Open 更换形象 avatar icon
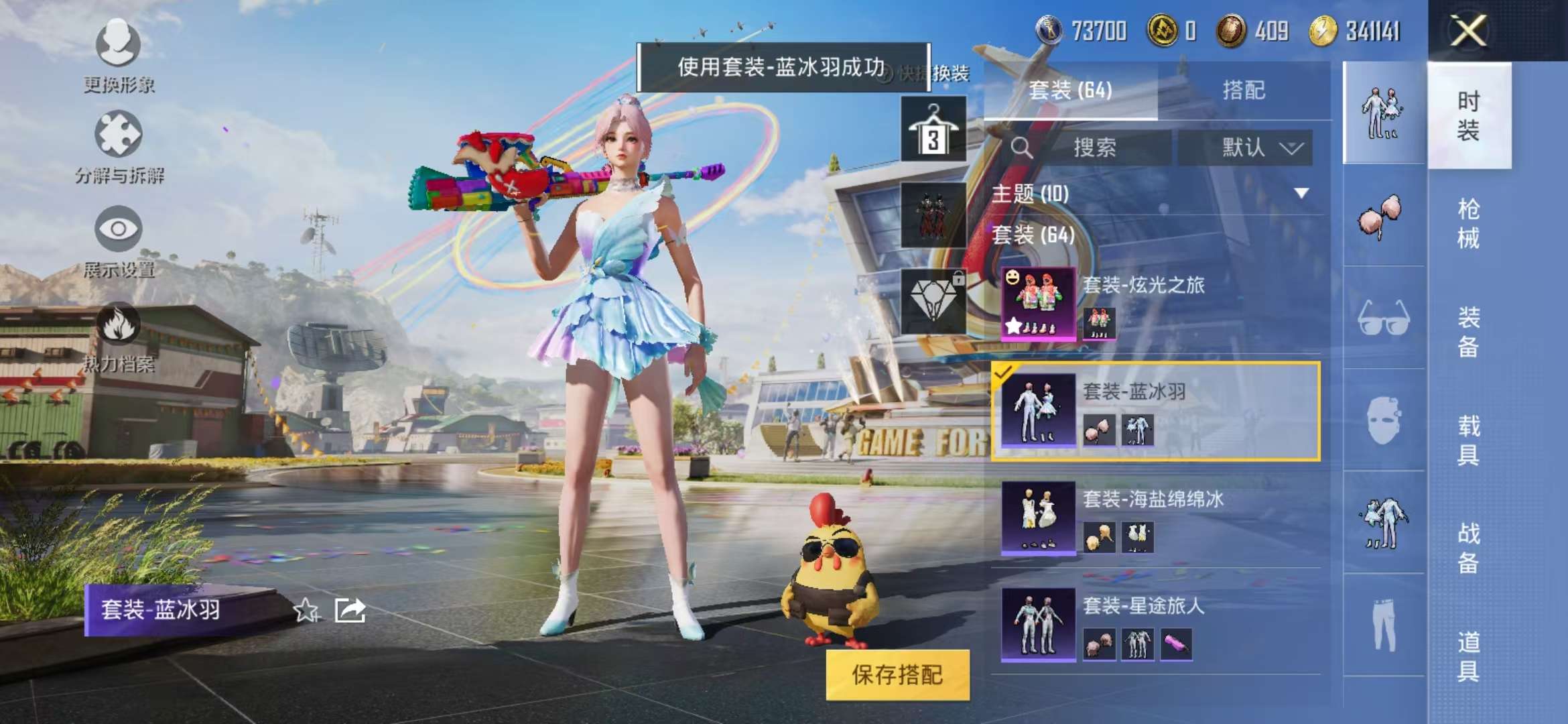Screen dimensions: 1568x724 [117, 46]
